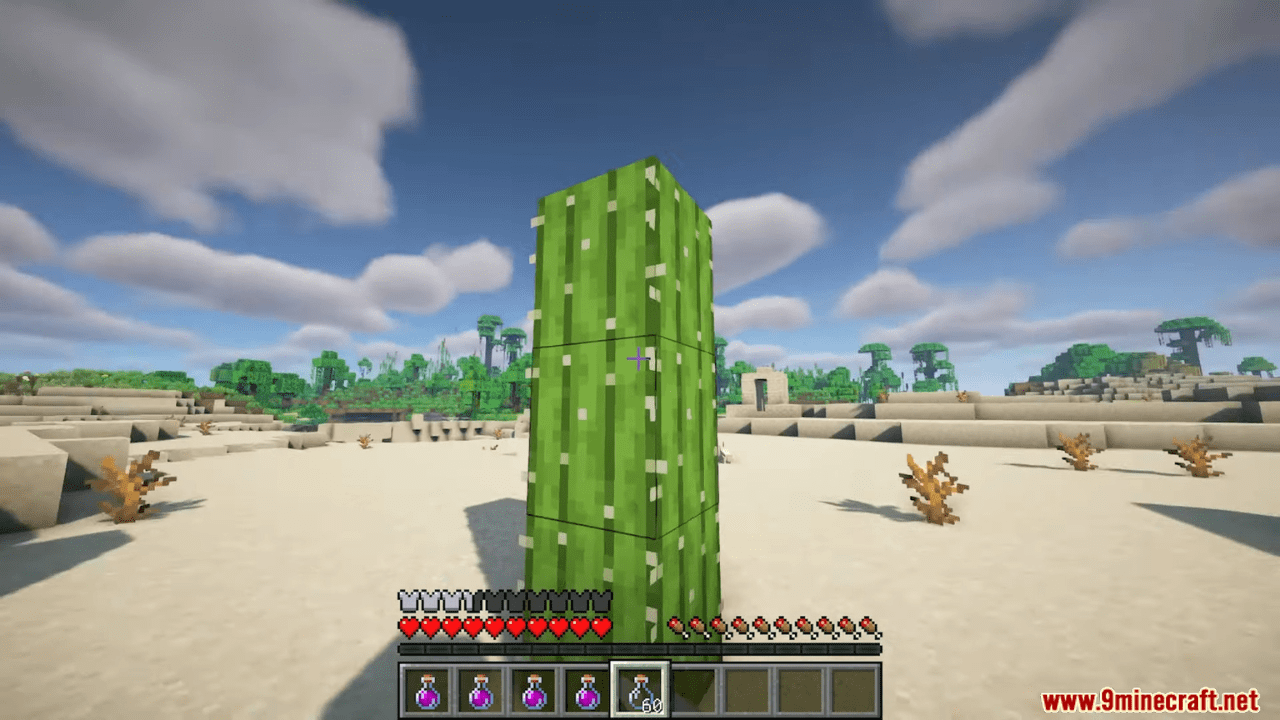Click the half-empty hunger icon in the food bar
The height and width of the screenshot is (720, 1280).
point(675,625)
